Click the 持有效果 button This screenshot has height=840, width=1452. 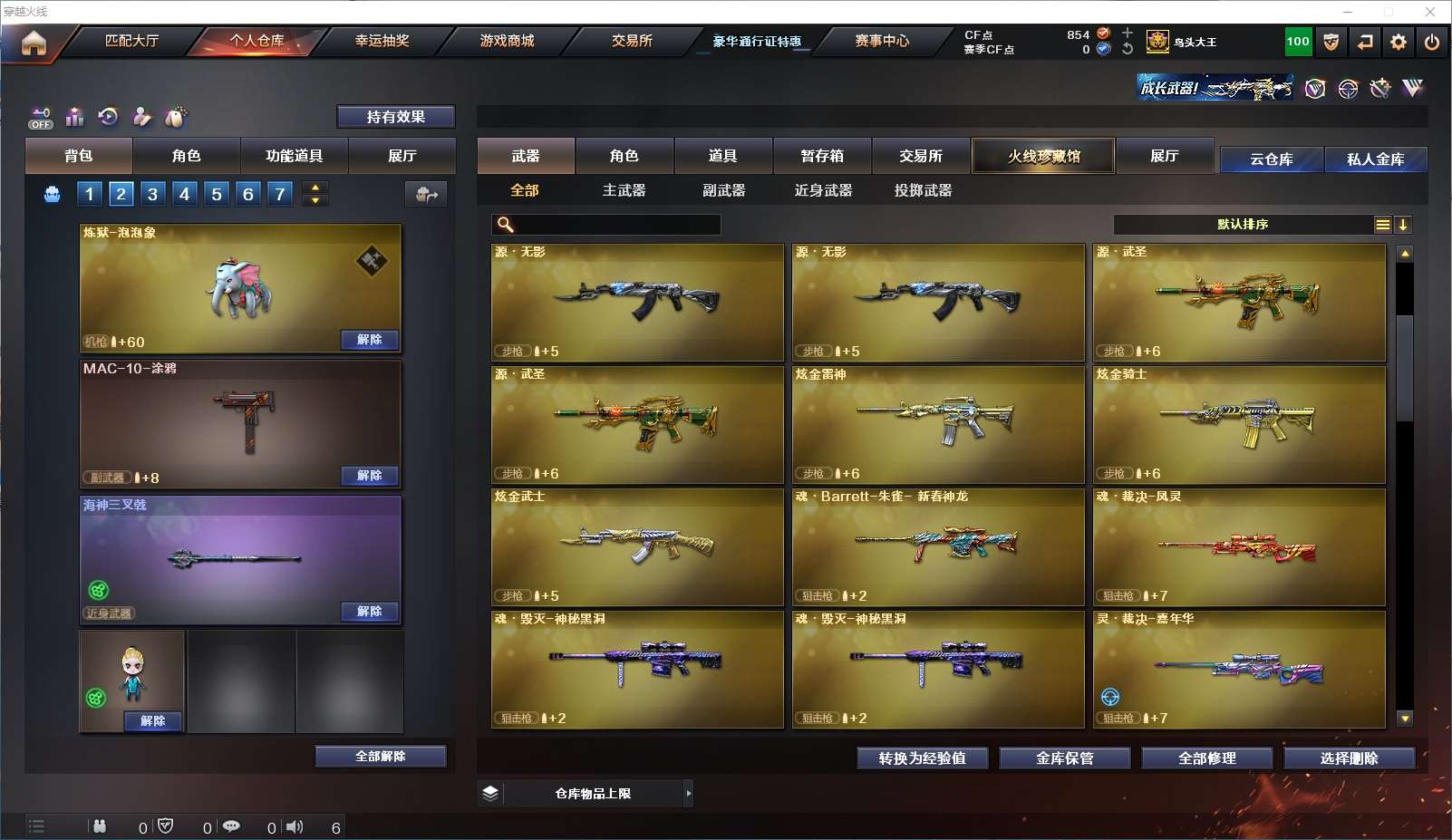(395, 117)
